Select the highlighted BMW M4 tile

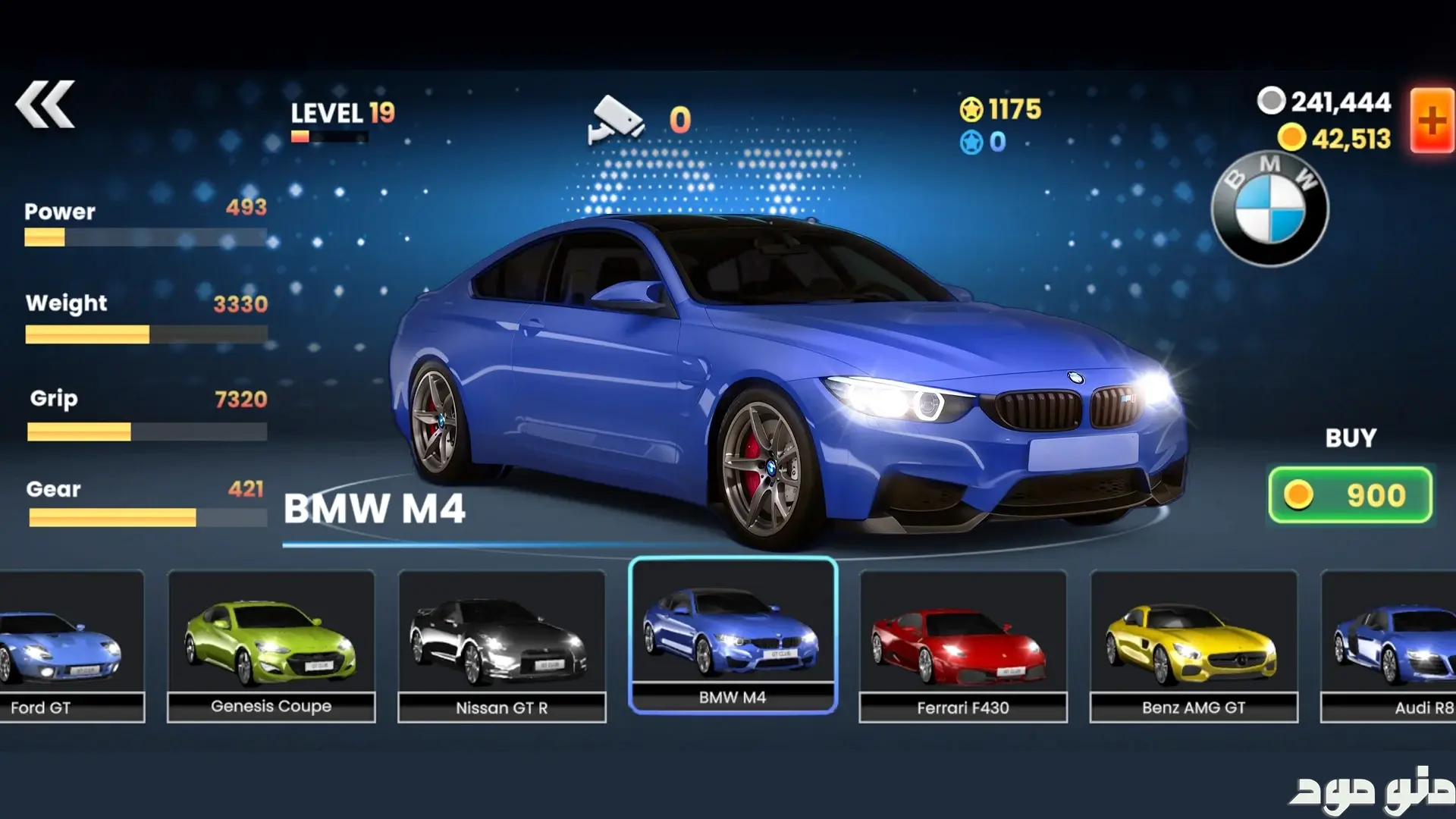click(x=733, y=635)
